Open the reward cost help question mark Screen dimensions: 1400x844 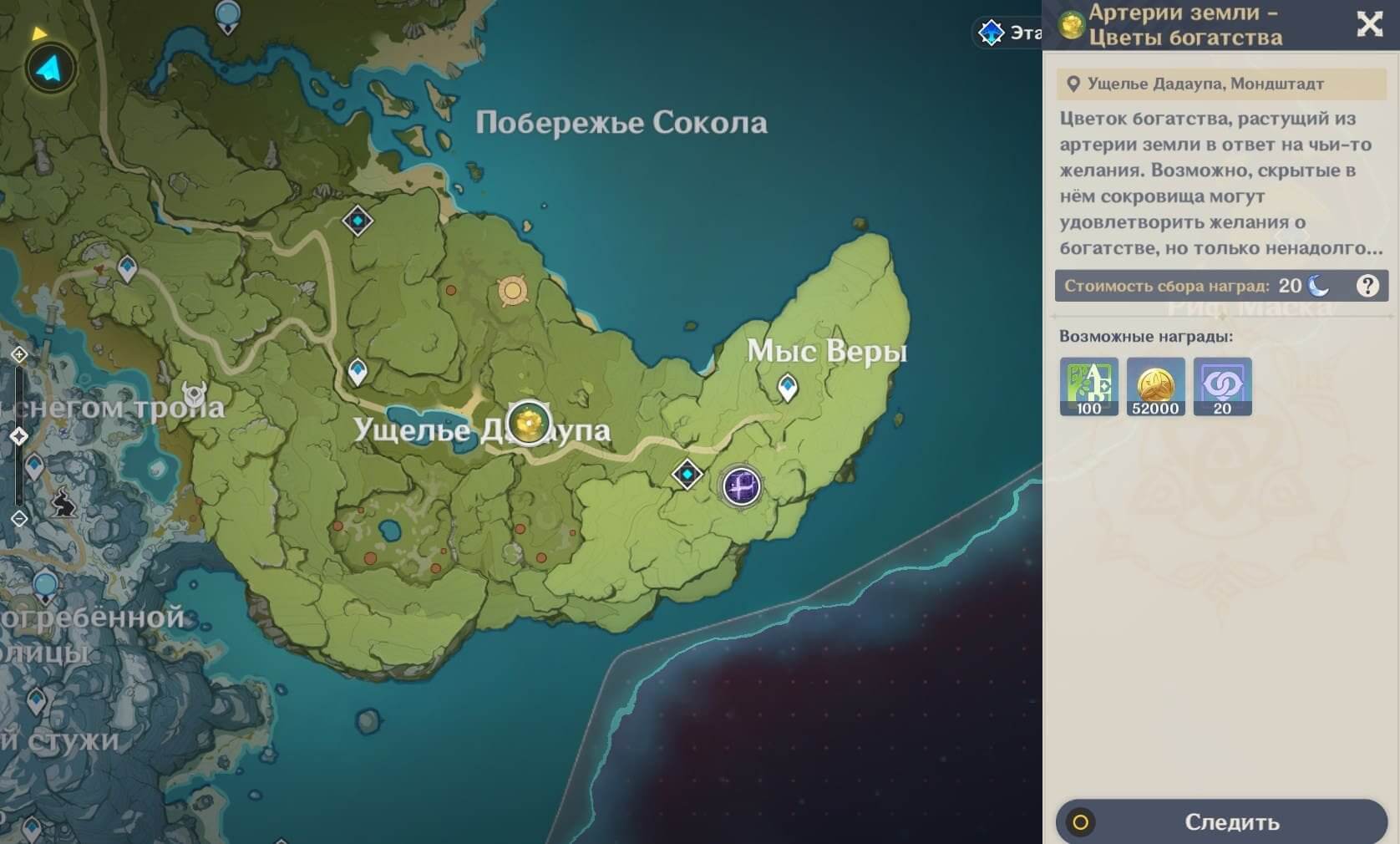pyautogui.click(x=1367, y=286)
